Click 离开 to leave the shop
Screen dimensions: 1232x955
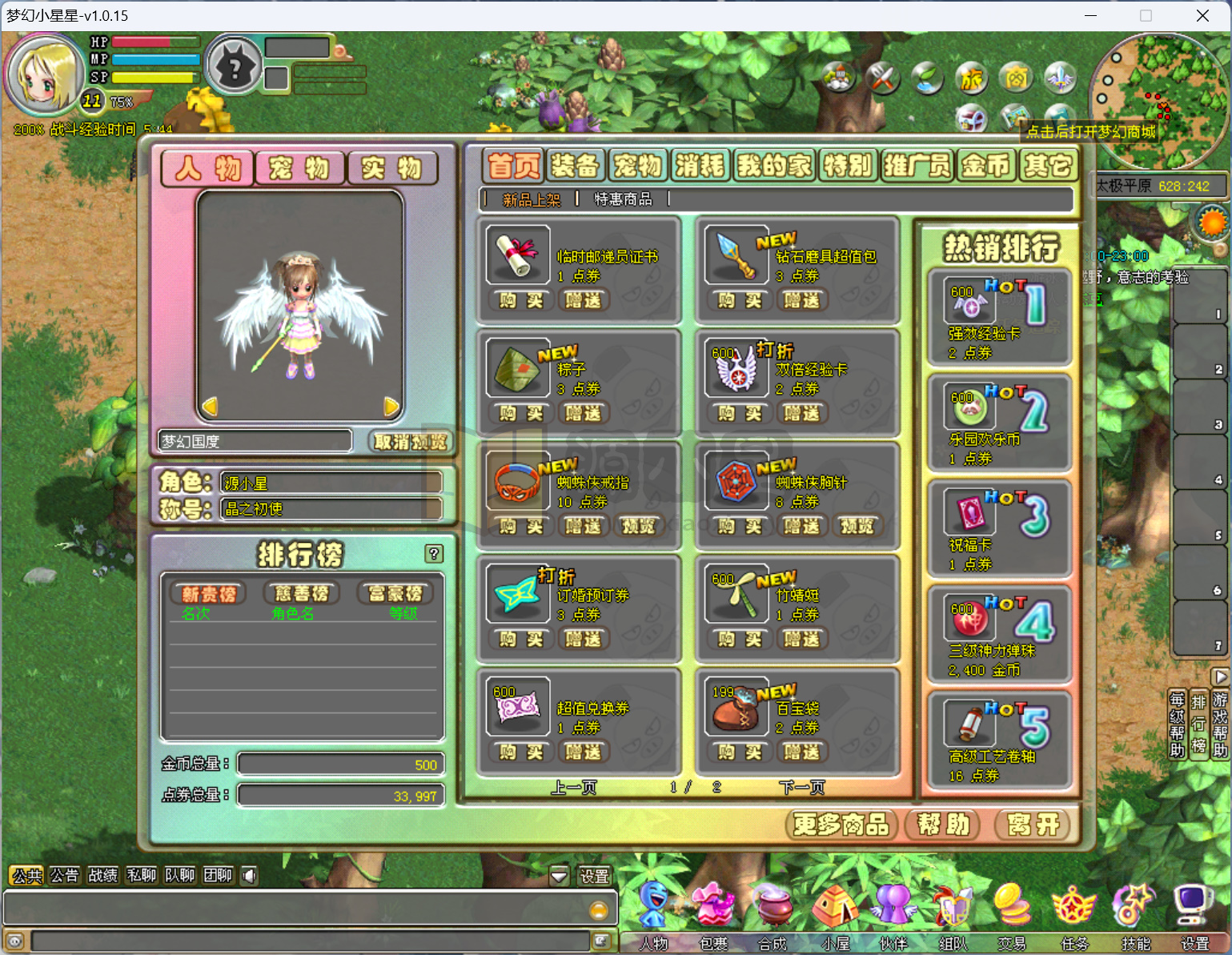(x=1033, y=825)
